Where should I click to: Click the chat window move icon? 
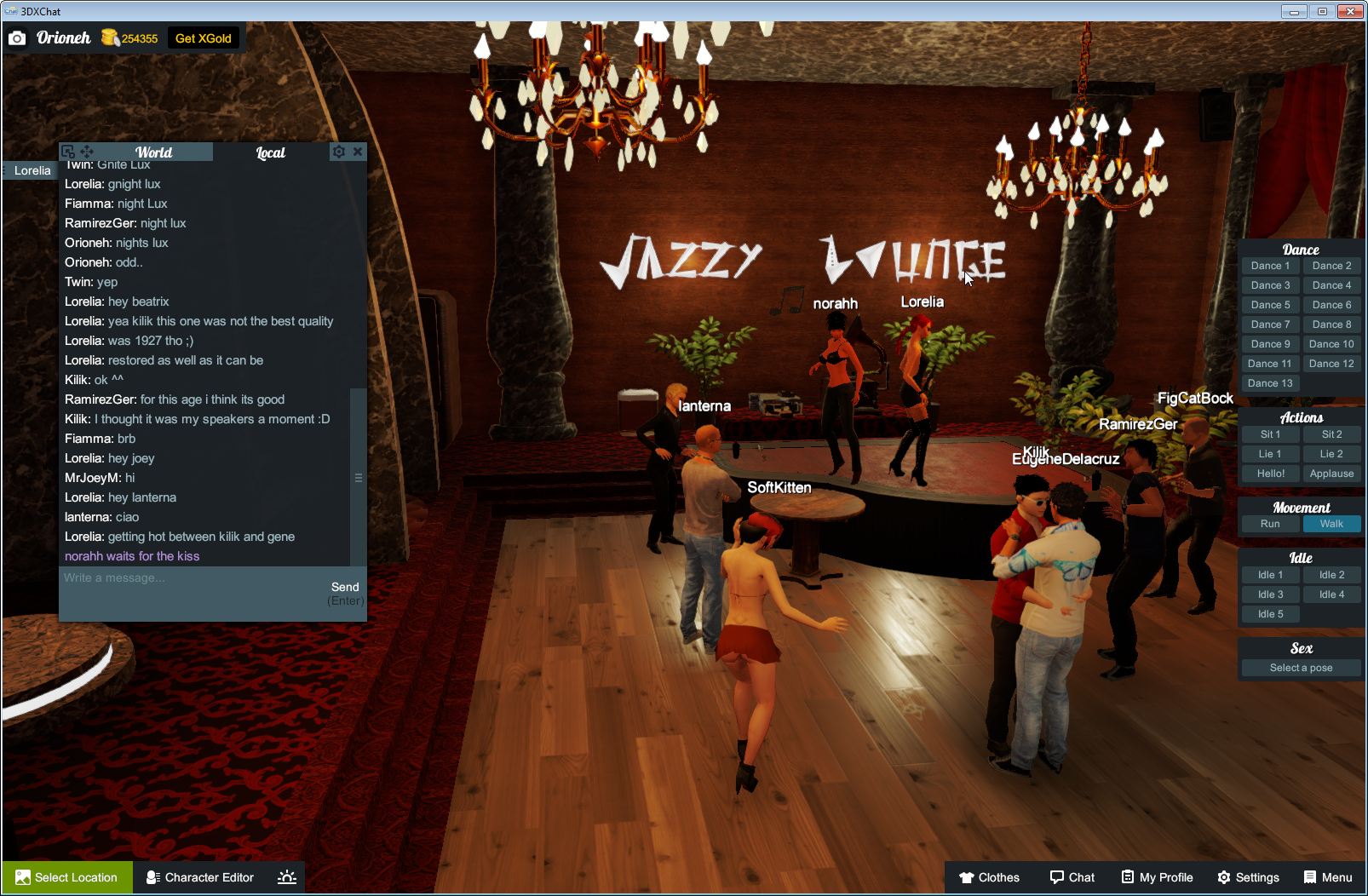86,151
